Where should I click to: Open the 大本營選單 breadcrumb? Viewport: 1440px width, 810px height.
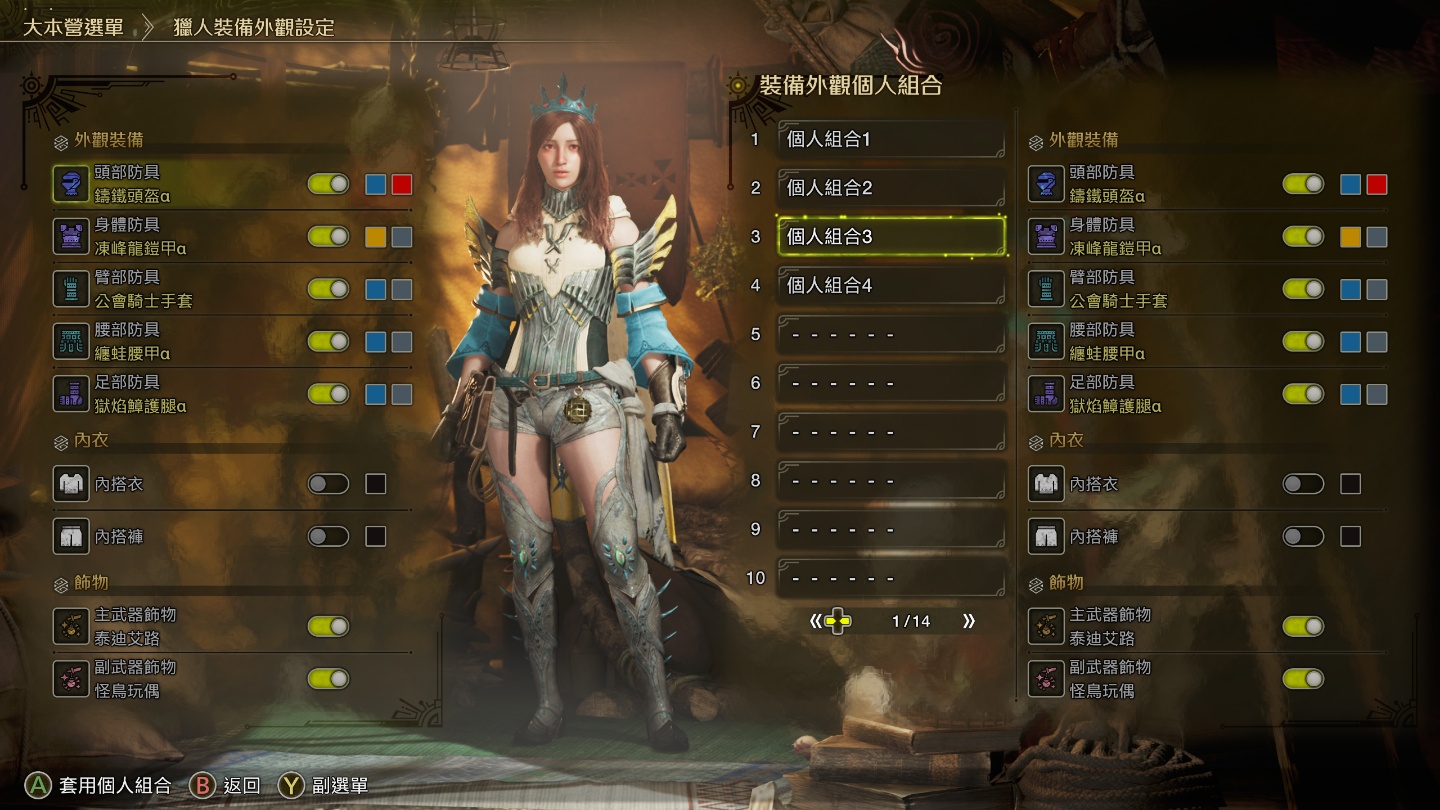pyautogui.click(x=74, y=27)
